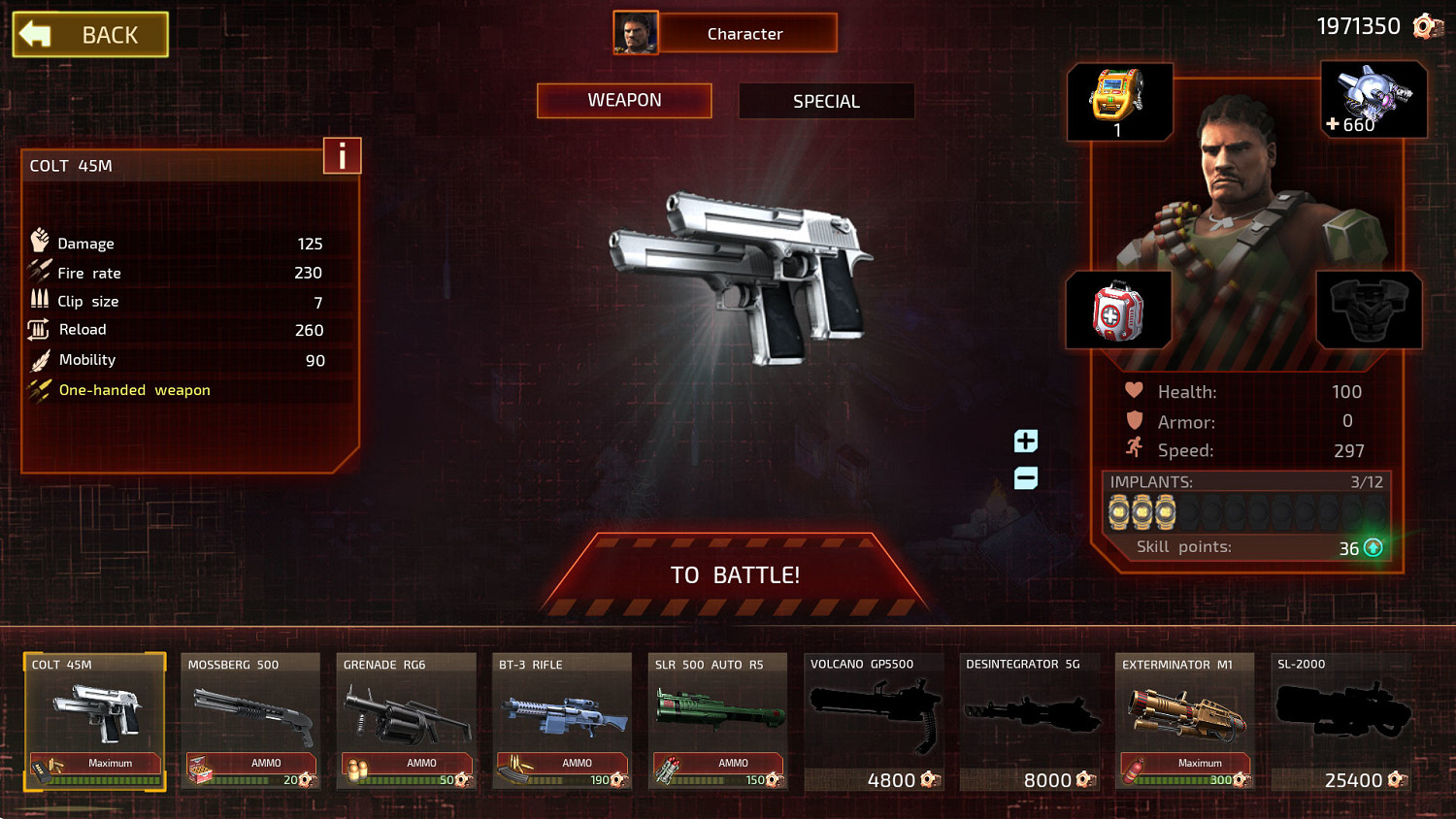Zoom in with the plus button
This screenshot has width=1456, height=819.
tap(1026, 442)
